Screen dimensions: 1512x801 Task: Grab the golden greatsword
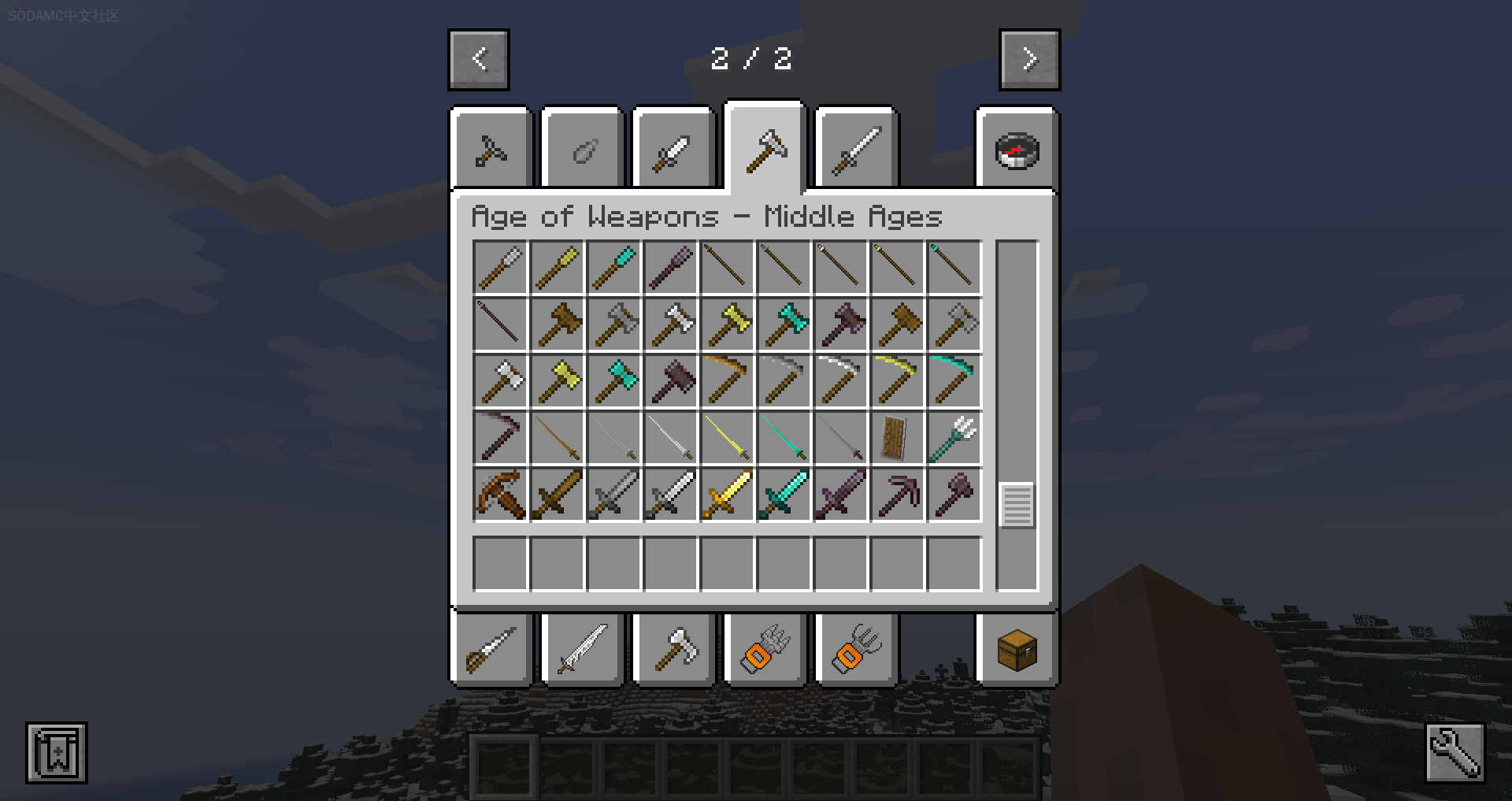click(727, 495)
